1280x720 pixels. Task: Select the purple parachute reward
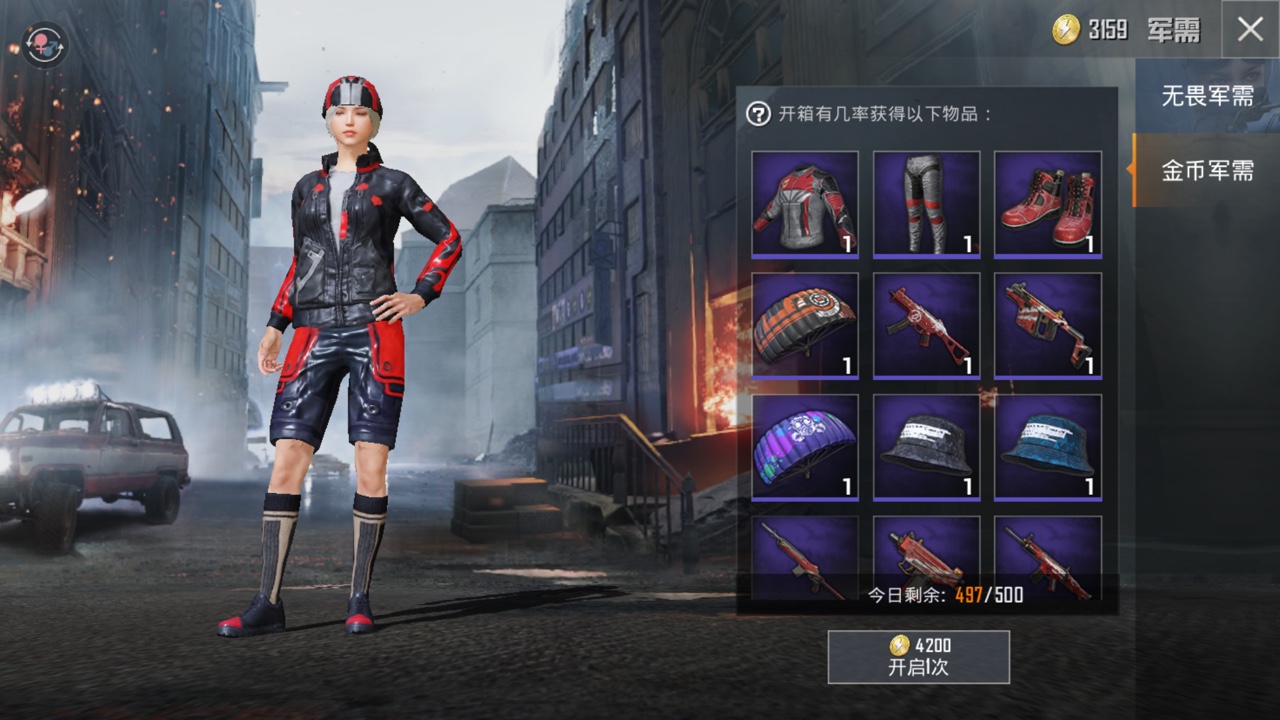click(805, 447)
